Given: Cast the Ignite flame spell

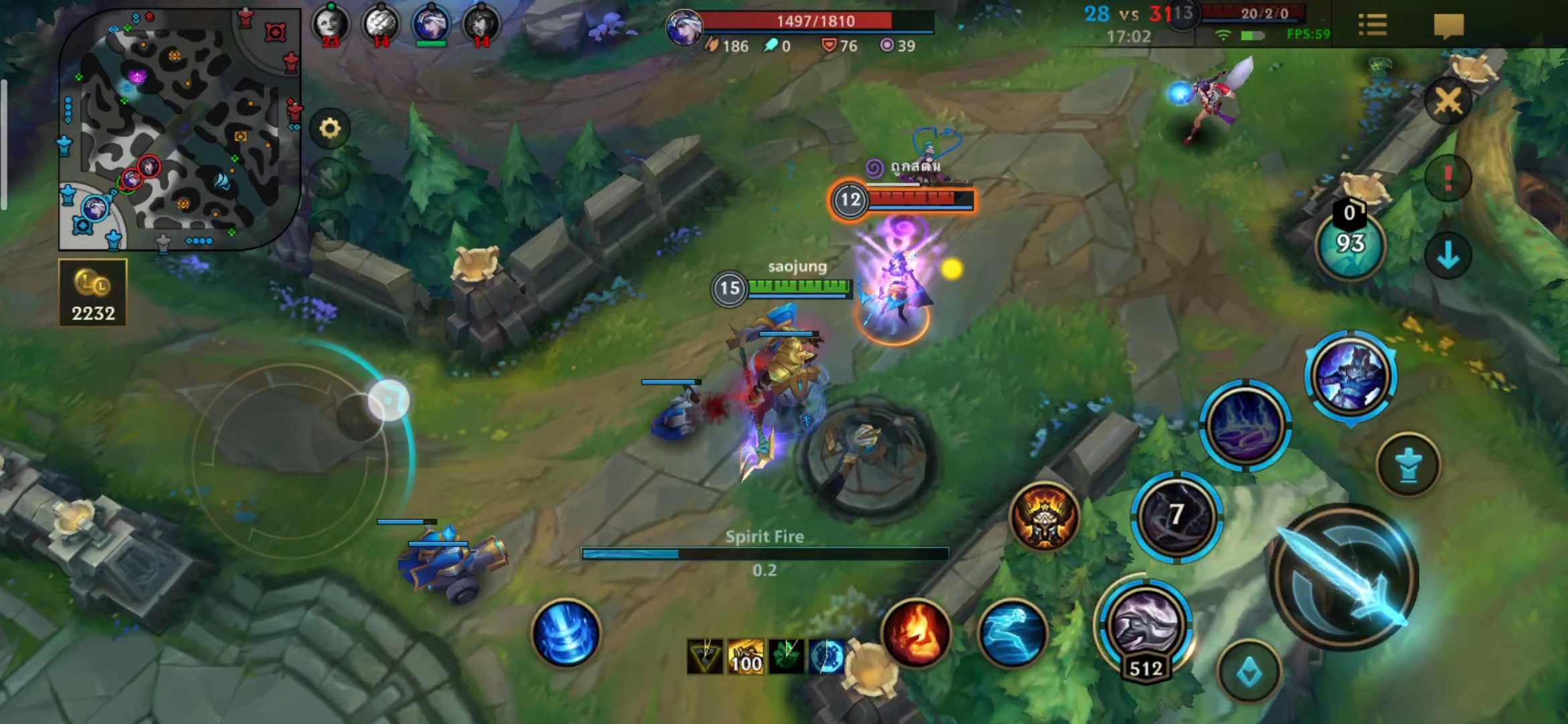Looking at the screenshot, I should [916, 633].
